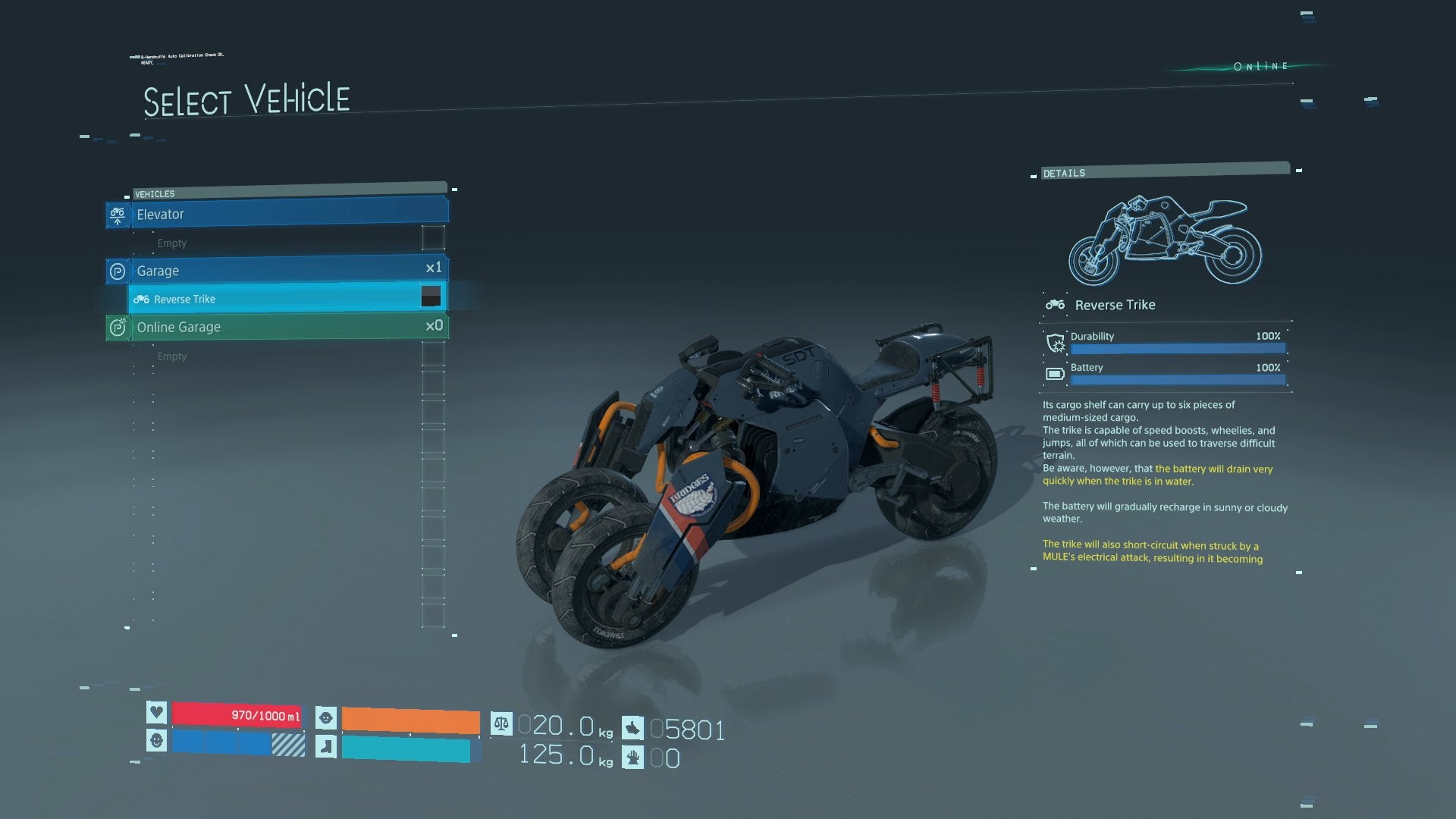This screenshot has width=1456, height=819.
Task: Click the Durability 100% progress bar
Action: pos(1177,348)
